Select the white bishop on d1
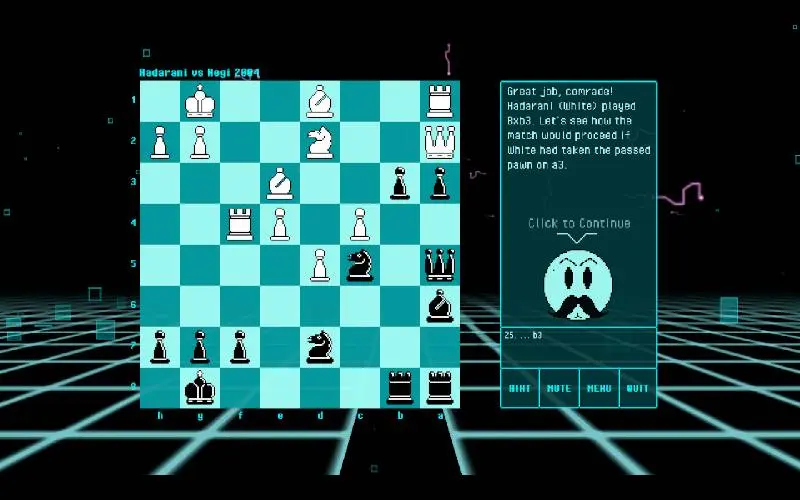This screenshot has height=500, width=800. click(x=319, y=101)
